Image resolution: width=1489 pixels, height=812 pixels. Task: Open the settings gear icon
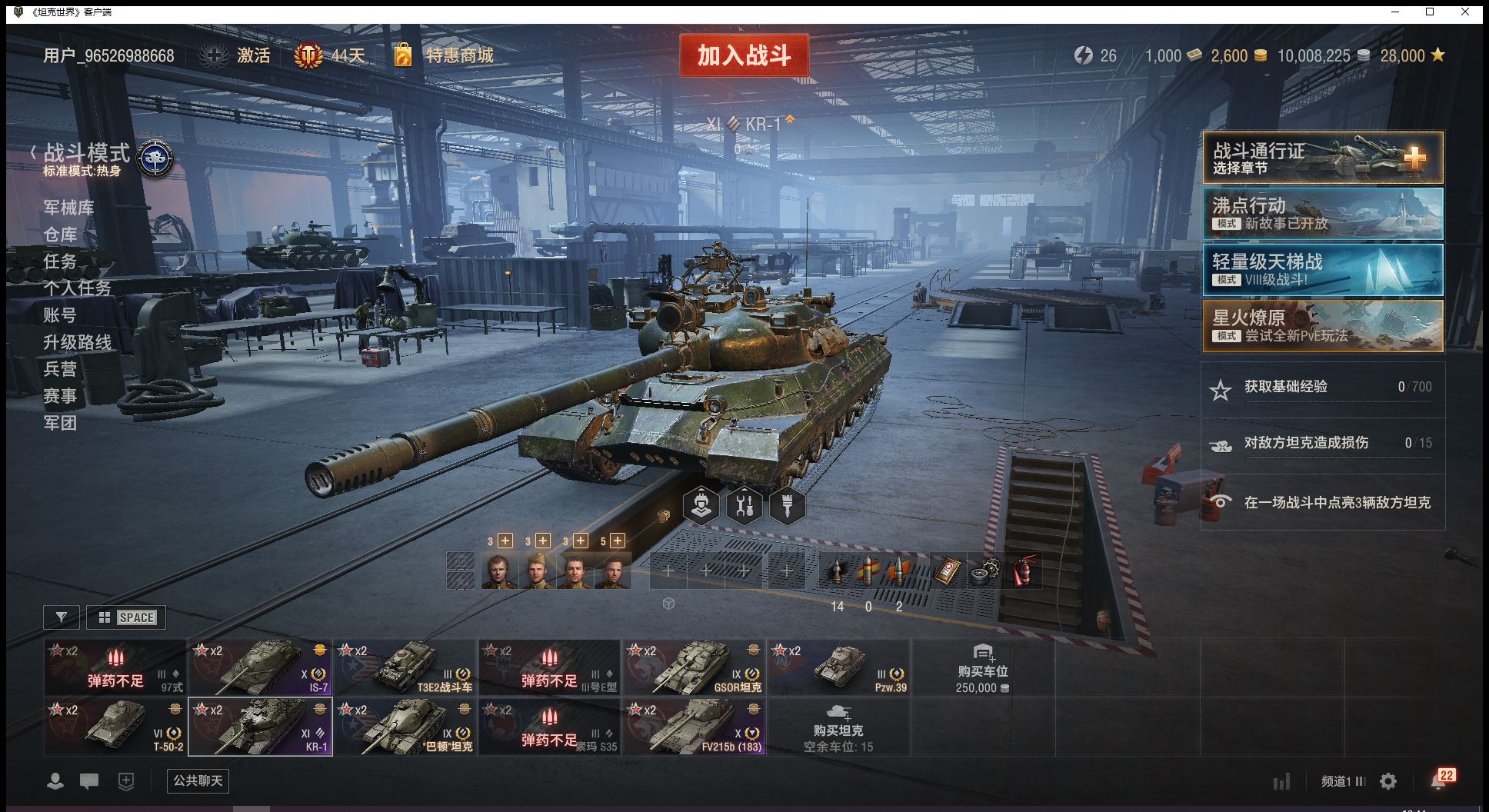coord(1388,781)
